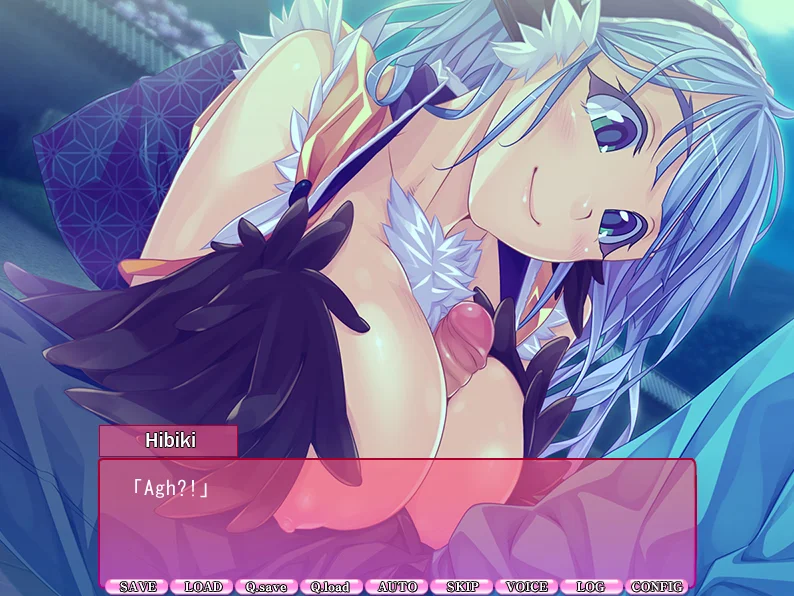Open the SAVE menu
794x596 pixels.
(x=138, y=587)
